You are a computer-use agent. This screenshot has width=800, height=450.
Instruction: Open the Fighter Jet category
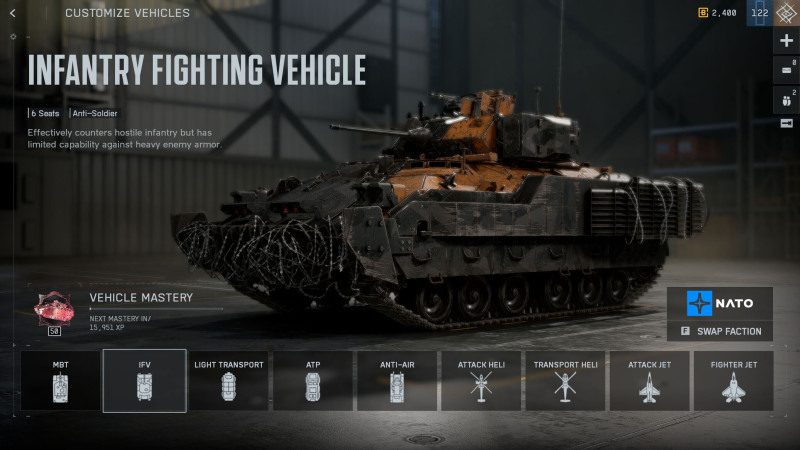pos(733,380)
